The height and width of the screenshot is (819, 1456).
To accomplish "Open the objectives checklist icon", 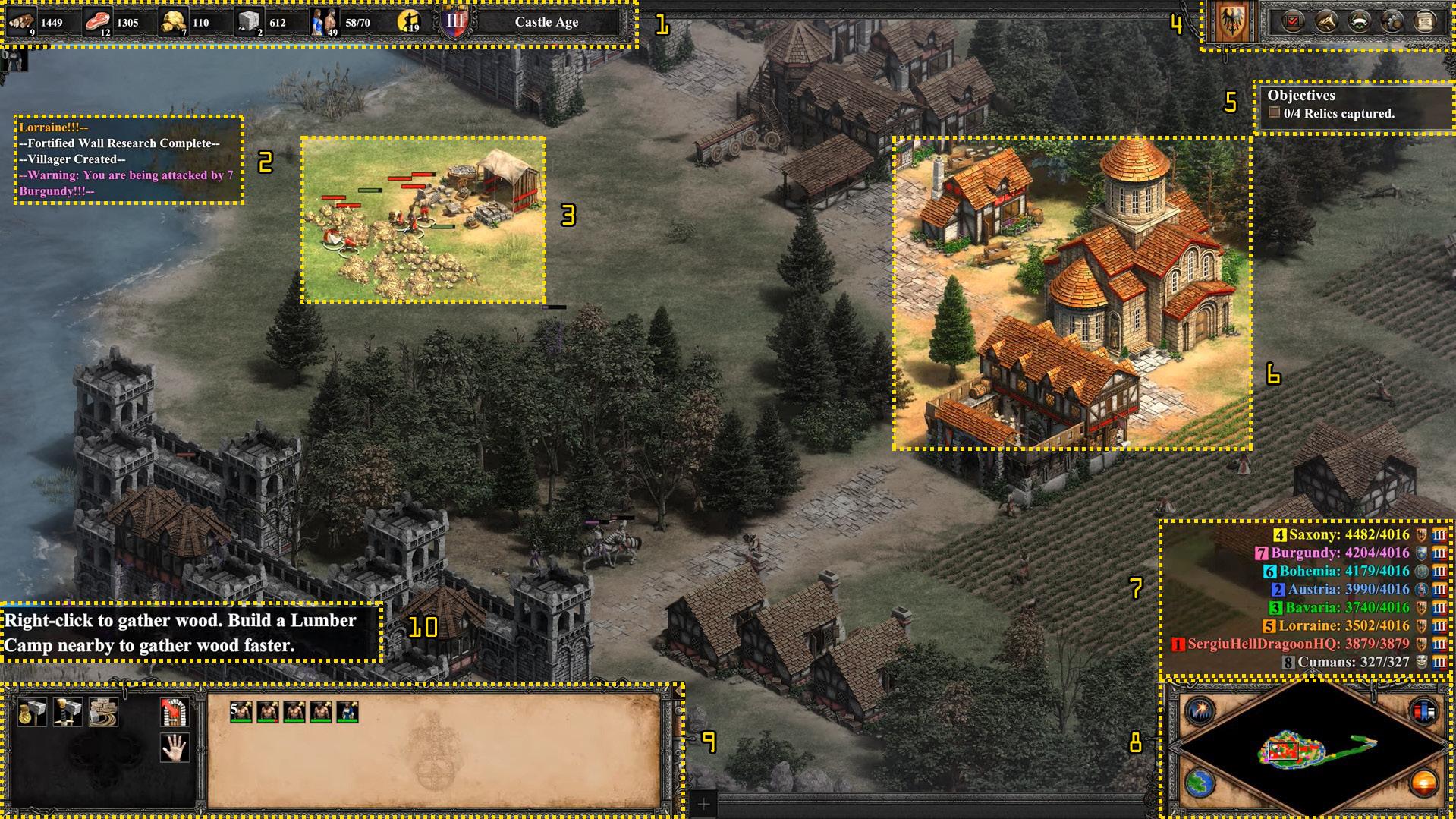I will (x=1292, y=21).
